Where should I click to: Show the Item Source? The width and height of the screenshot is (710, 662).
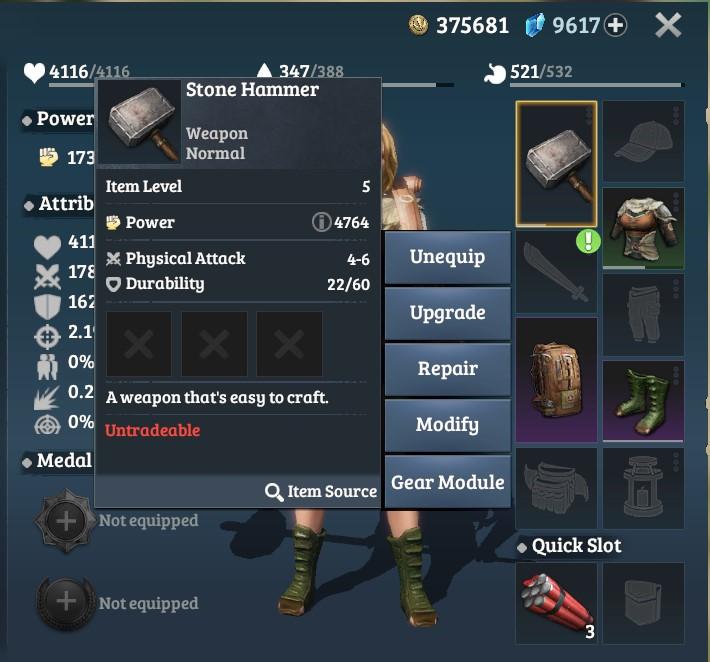pyautogui.click(x=321, y=492)
